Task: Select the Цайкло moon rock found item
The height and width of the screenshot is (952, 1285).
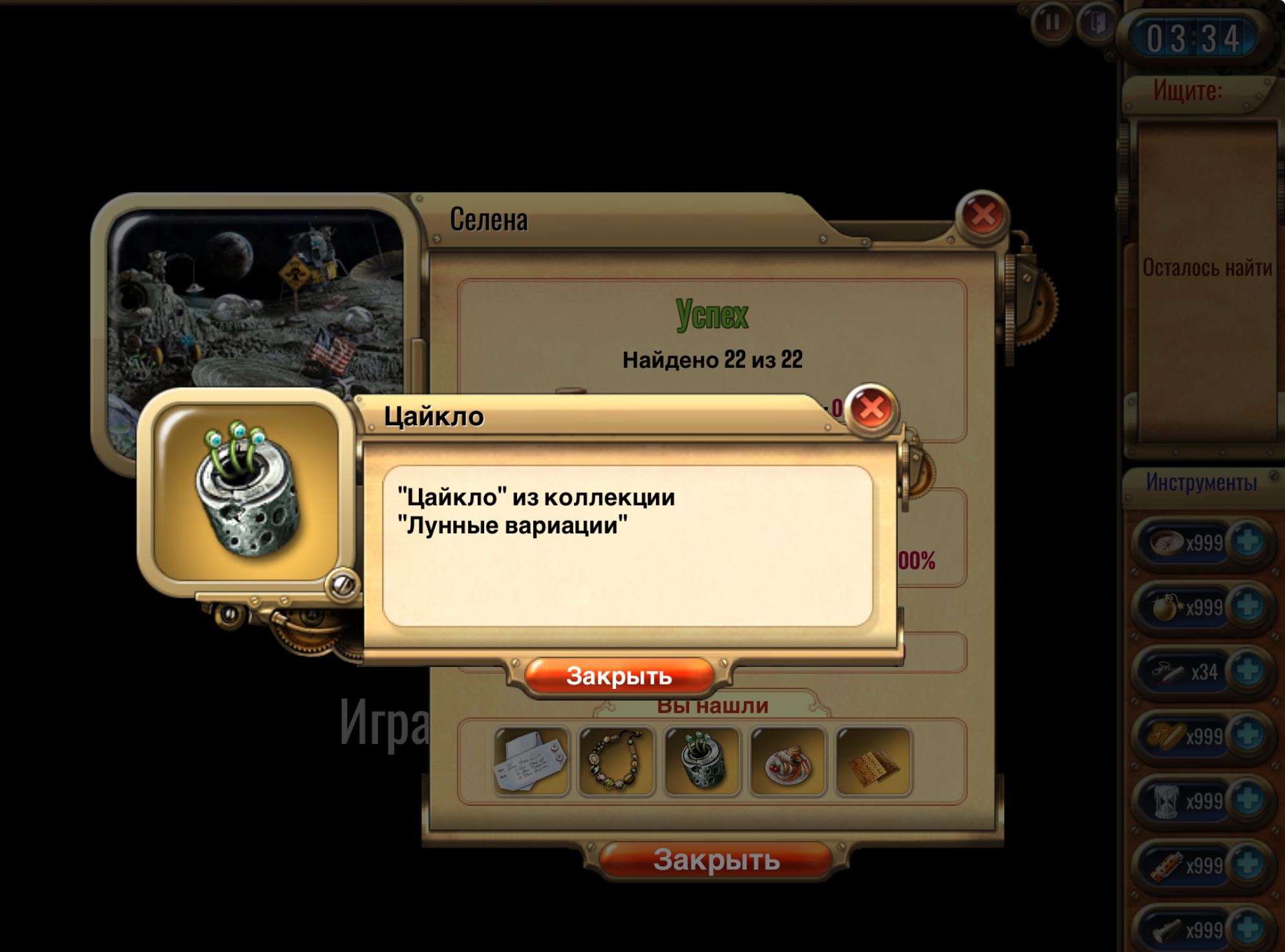Action: tap(702, 762)
